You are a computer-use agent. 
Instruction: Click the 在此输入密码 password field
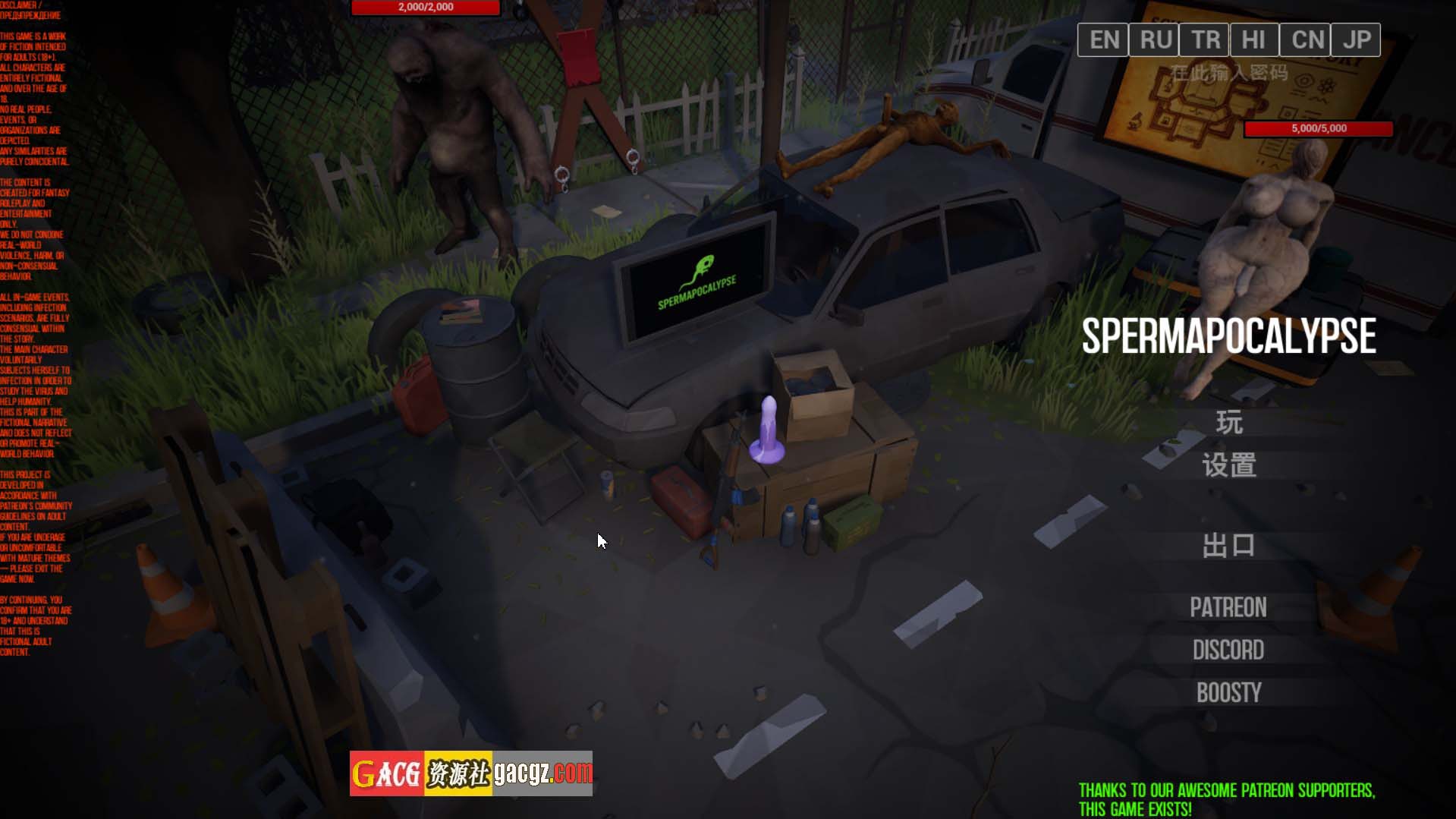(1230, 70)
